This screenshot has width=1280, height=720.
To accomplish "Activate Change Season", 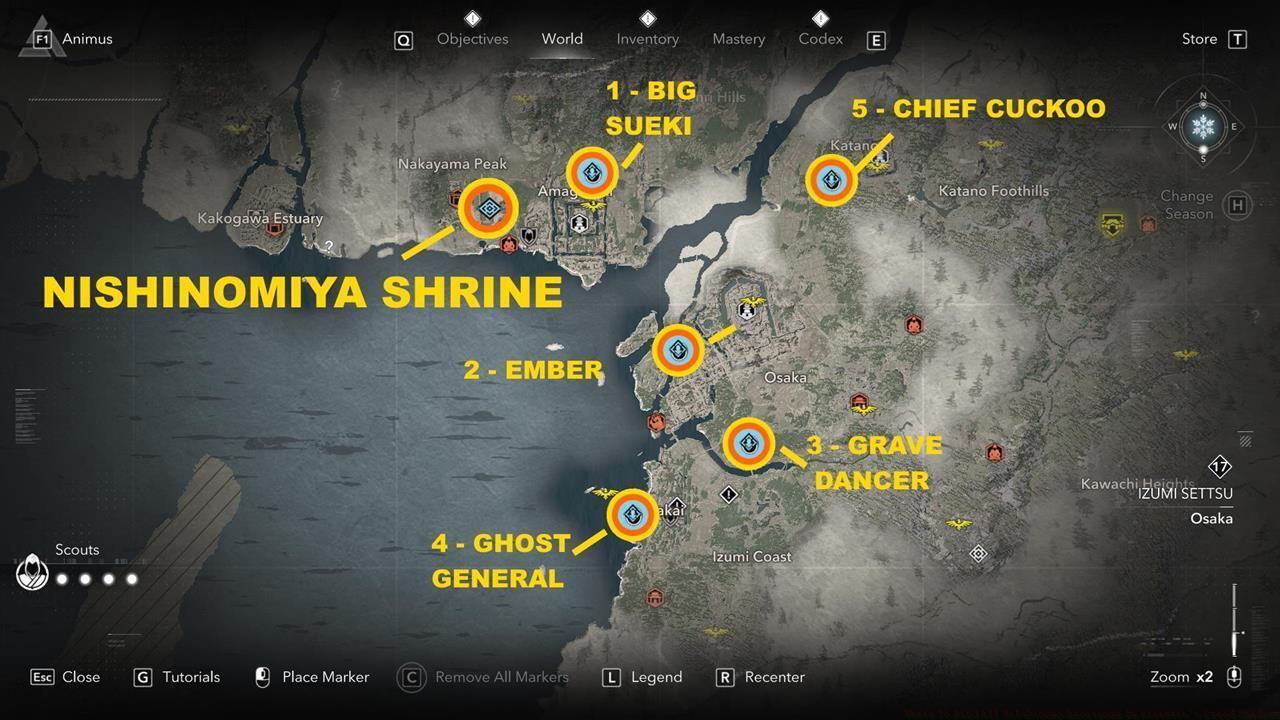I will [1236, 204].
